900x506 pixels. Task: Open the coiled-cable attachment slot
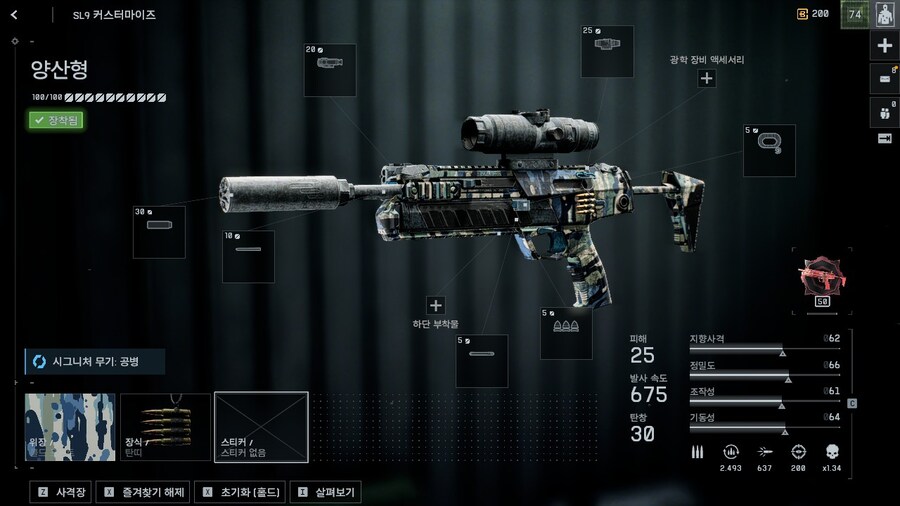tap(769, 150)
